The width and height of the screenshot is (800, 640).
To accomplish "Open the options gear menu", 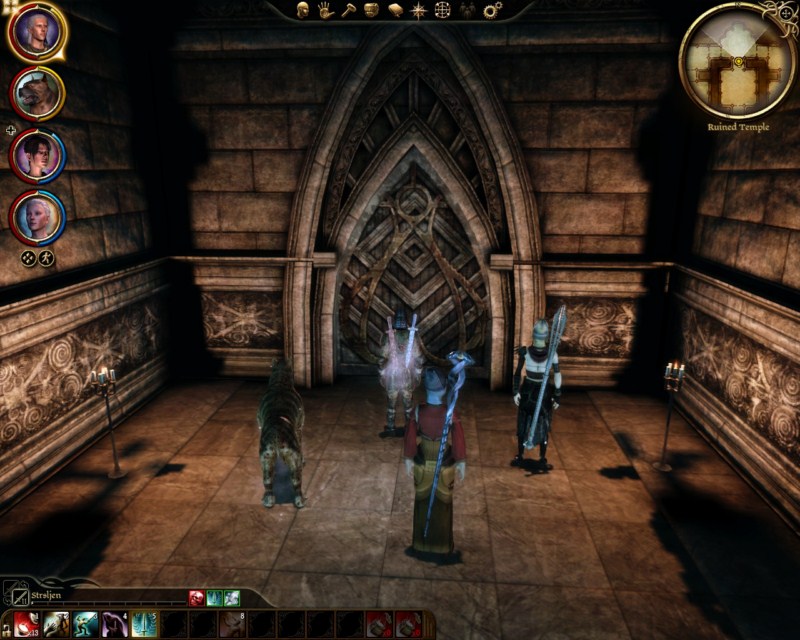I will (492, 10).
